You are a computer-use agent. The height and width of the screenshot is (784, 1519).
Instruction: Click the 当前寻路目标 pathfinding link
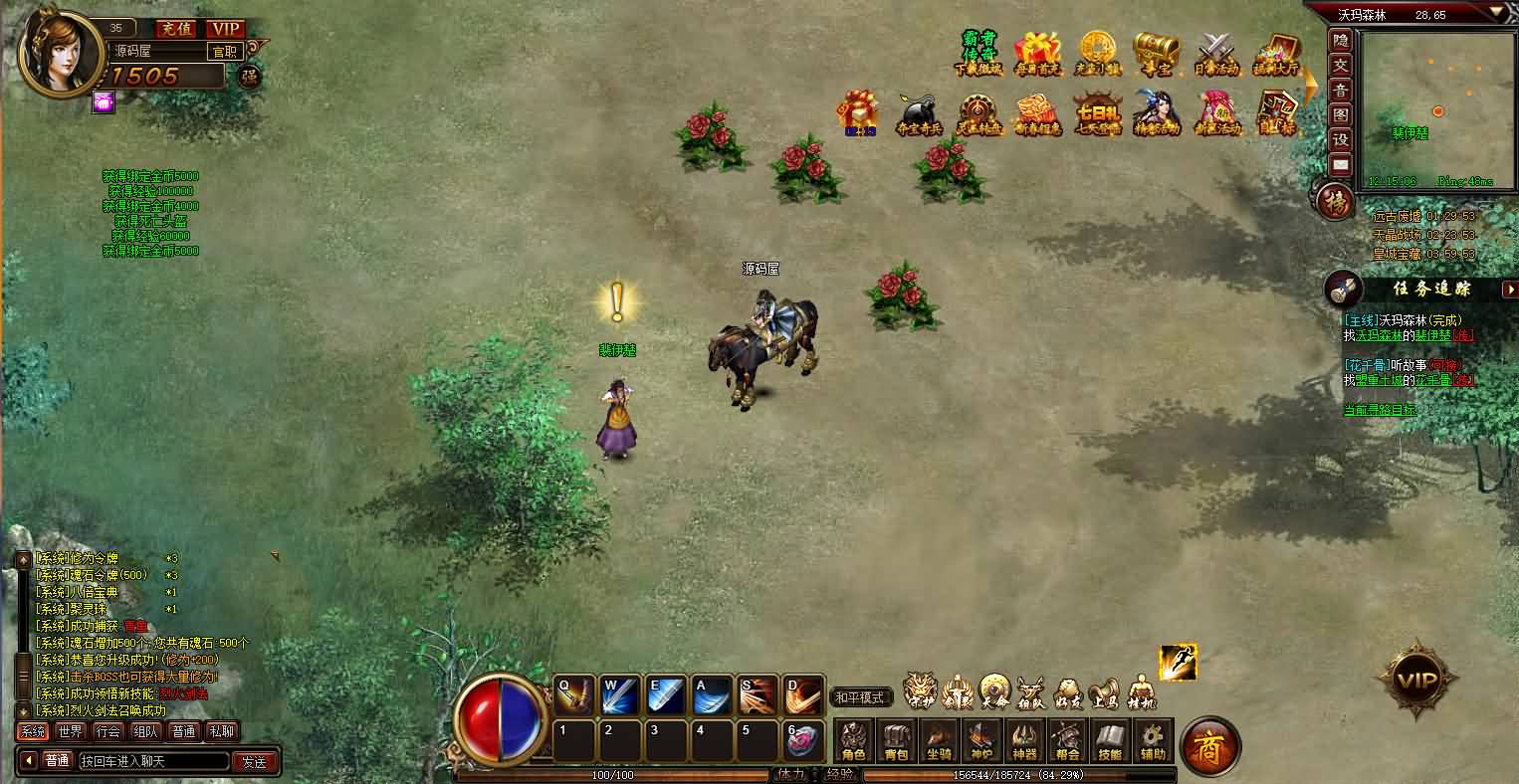(x=1380, y=410)
